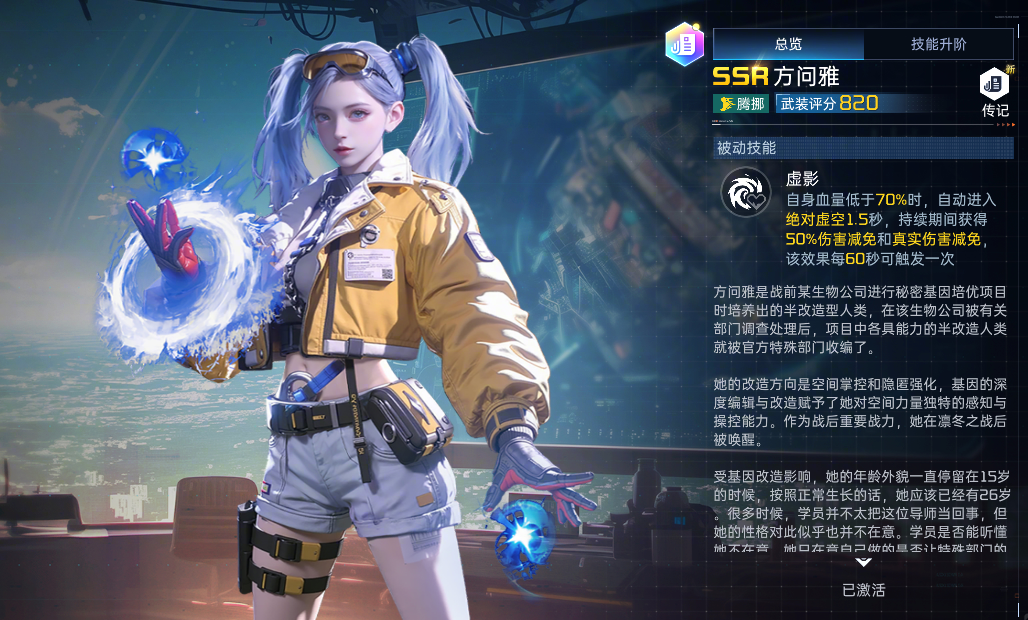Open the 技能升阶 skill upgrade tab
Screen dimensions: 1028x620
click(938, 44)
